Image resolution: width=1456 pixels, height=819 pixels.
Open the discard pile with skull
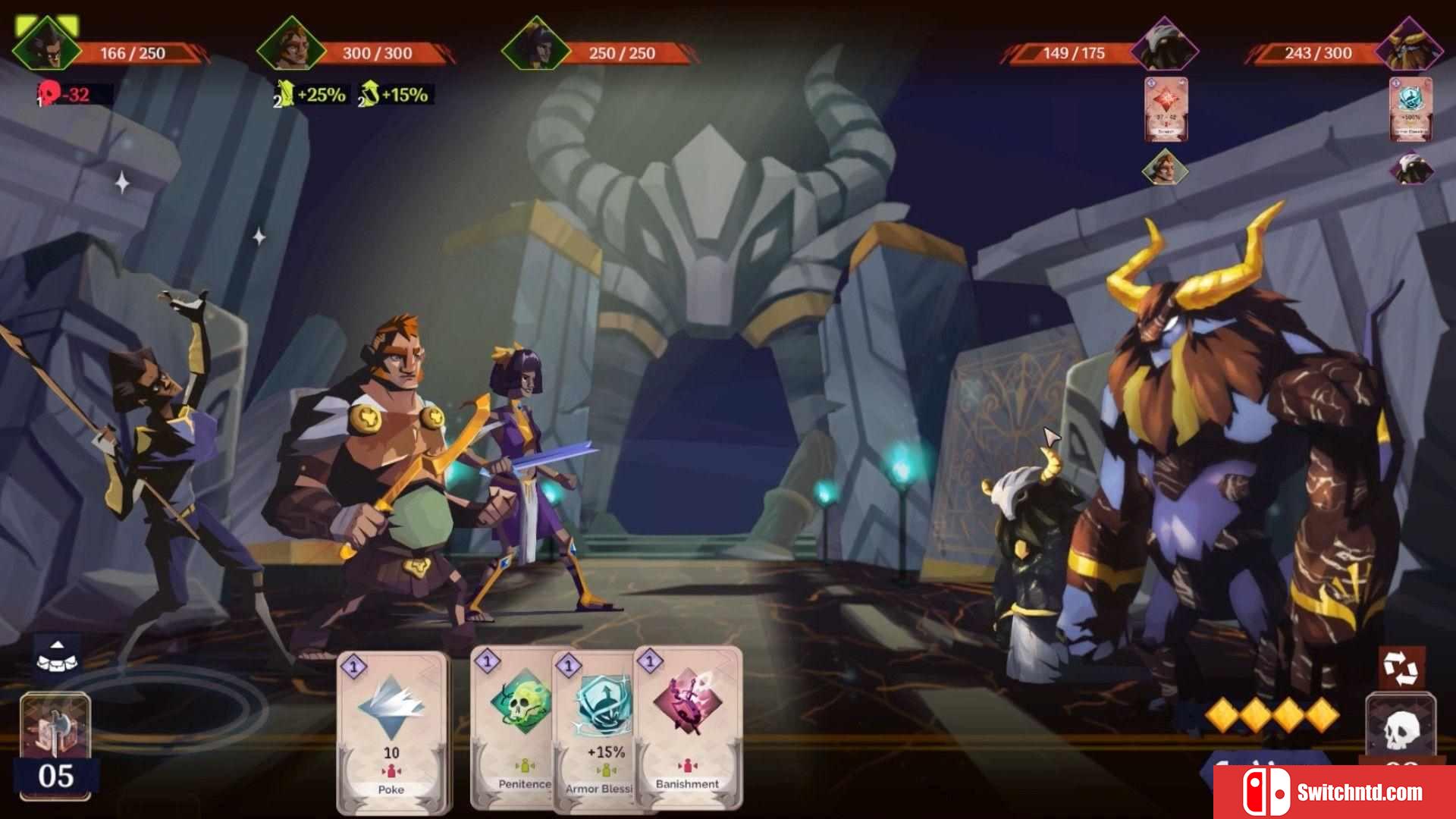pyautogui.click(x=1400, y=730)
